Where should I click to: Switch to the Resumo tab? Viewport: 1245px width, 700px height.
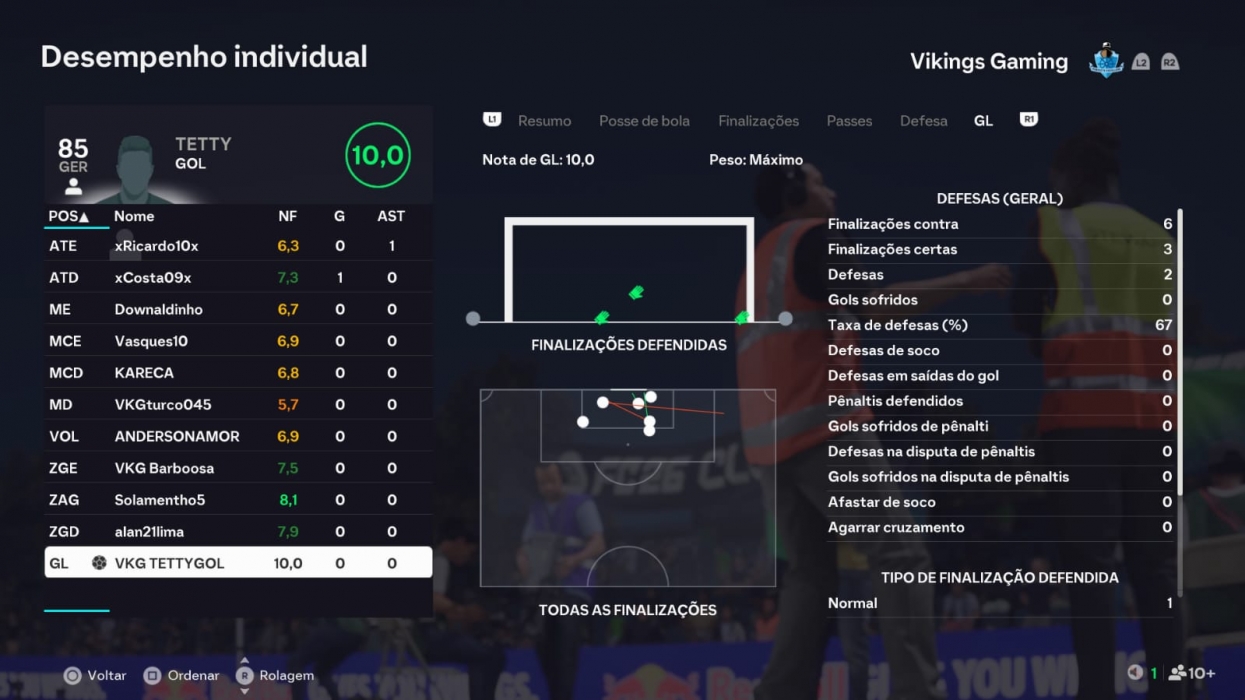[544, 121]
